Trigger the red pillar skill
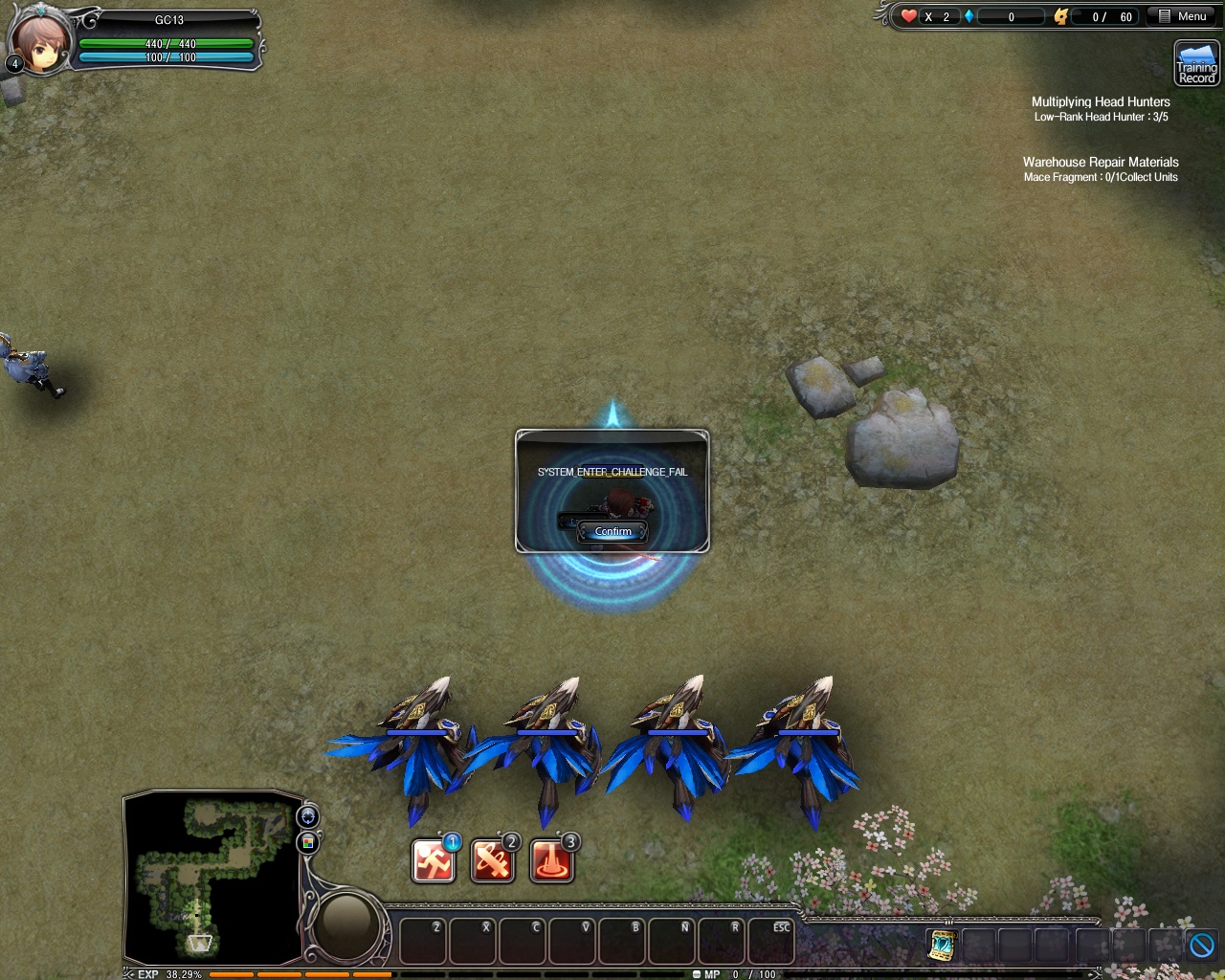 pyautogui.click(x=551, y=861)
